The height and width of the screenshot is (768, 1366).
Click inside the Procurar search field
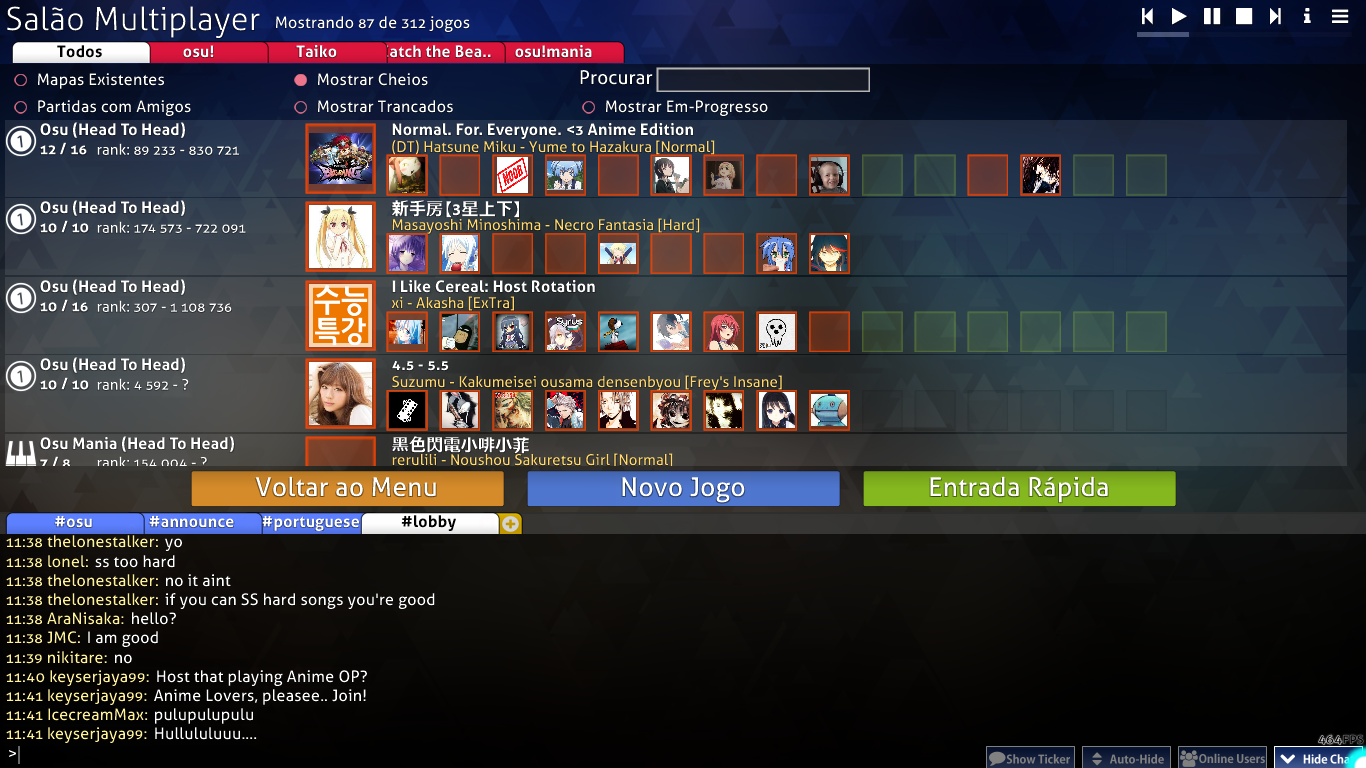pos(762,79)
